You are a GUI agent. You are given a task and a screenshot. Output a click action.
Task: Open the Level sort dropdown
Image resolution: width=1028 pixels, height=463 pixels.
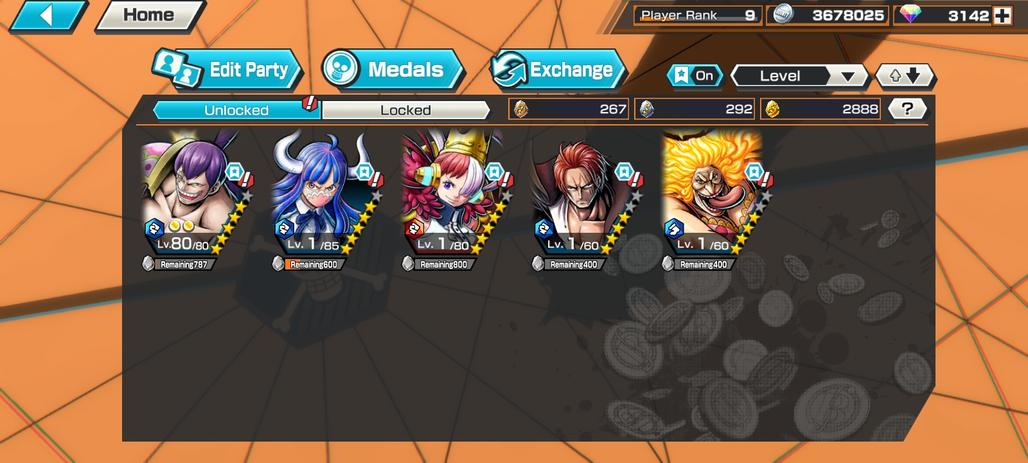[798, 76]
